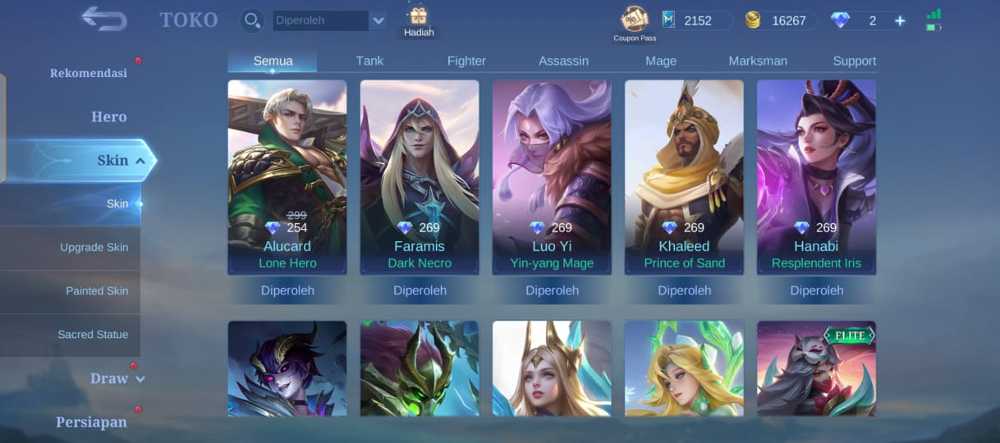The height and width of the screenshot is (443, 1000).
Task: Open the Painted Skin submenu
Action: pos(97,291)
